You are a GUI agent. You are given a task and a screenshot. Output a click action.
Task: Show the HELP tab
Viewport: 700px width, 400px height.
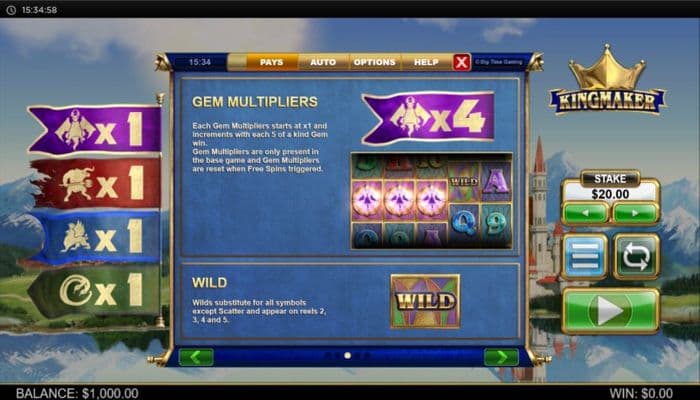[426, 62]
